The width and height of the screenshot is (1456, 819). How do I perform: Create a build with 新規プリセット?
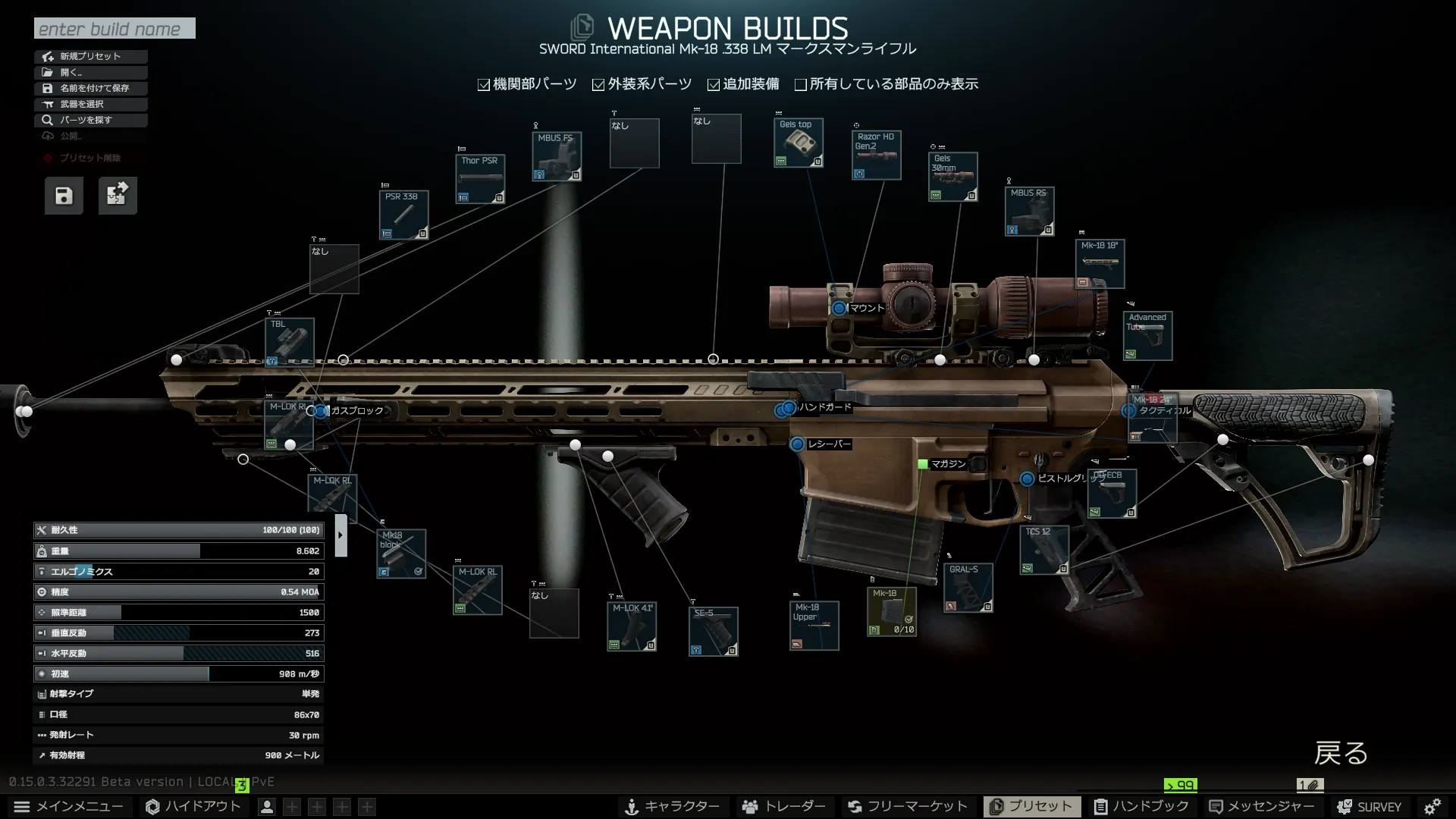[91, 56]
